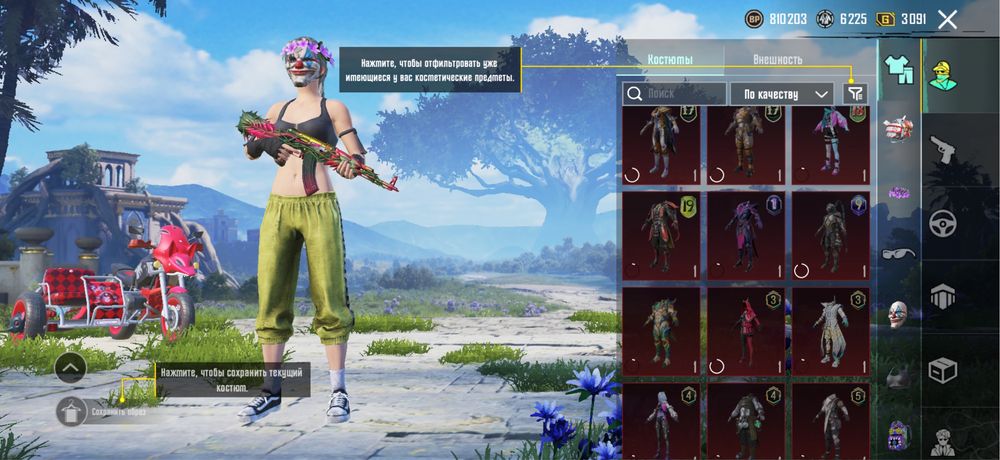Expand the round up-arrow button
Viewport: 1000px width, 460px height.
(x=70, y=368)
